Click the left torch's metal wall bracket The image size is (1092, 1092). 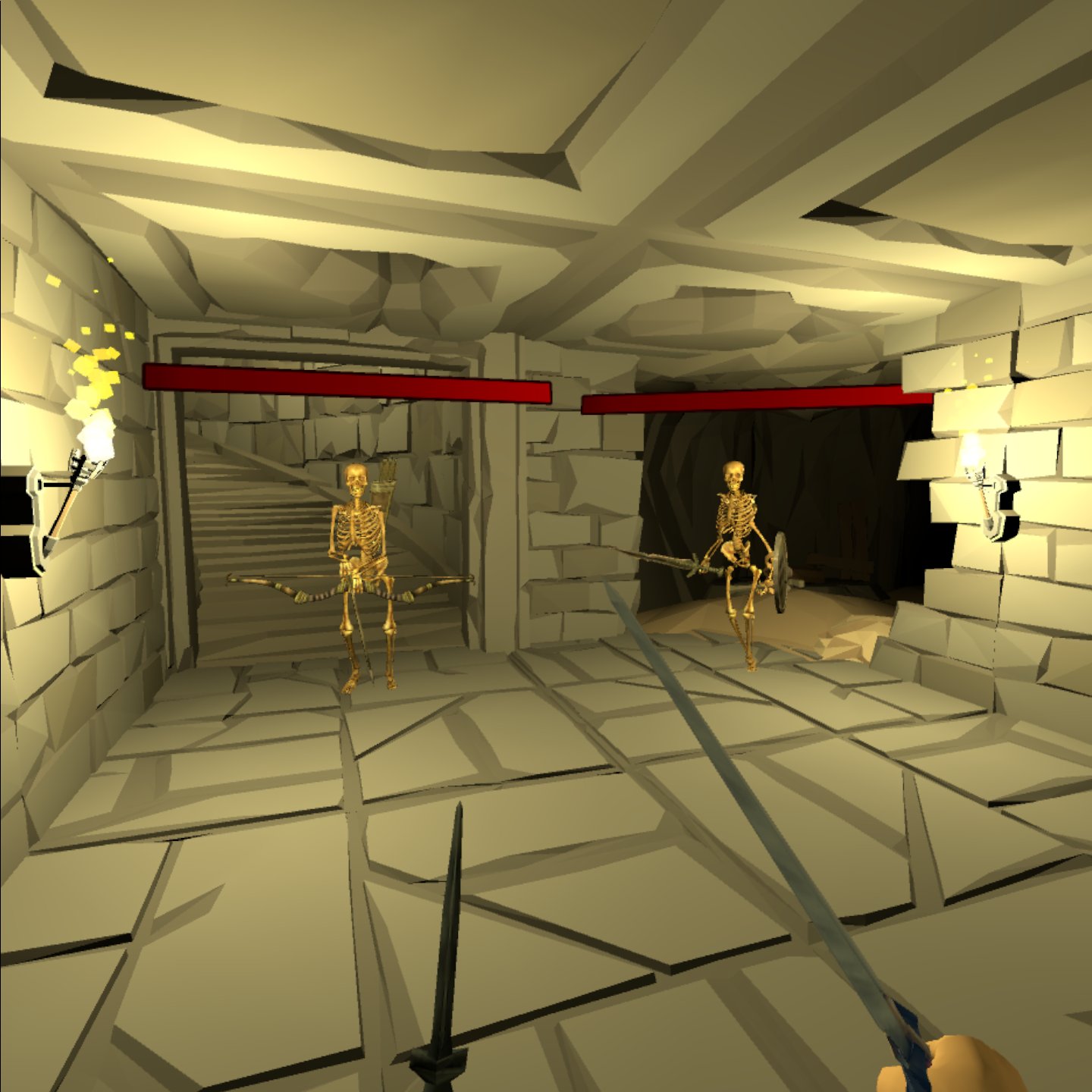click(38, 516)
